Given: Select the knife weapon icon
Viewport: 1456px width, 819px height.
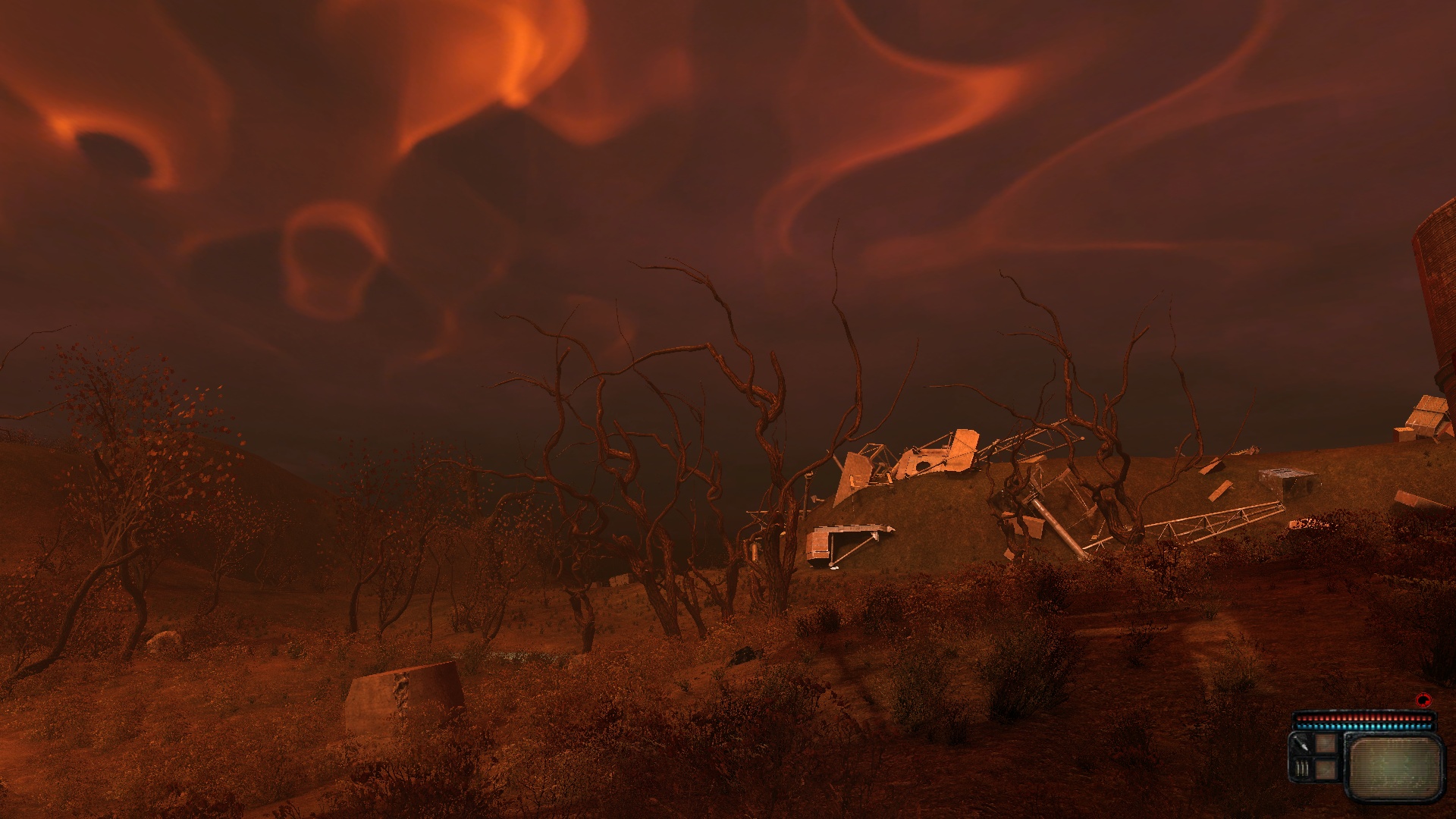Looking at the screenshot, I should pos(1301,745).
